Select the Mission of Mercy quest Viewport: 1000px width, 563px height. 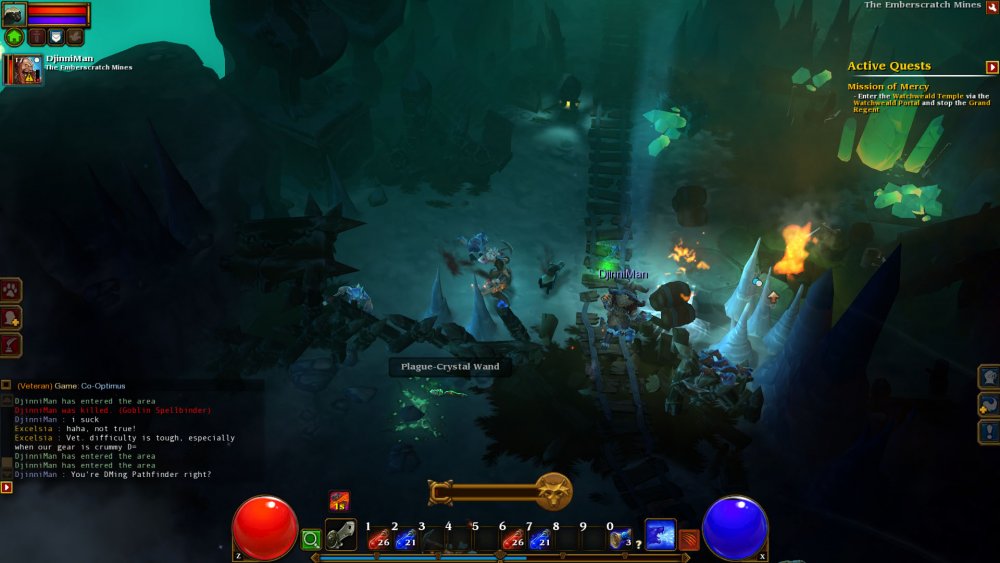coord(888,87)
